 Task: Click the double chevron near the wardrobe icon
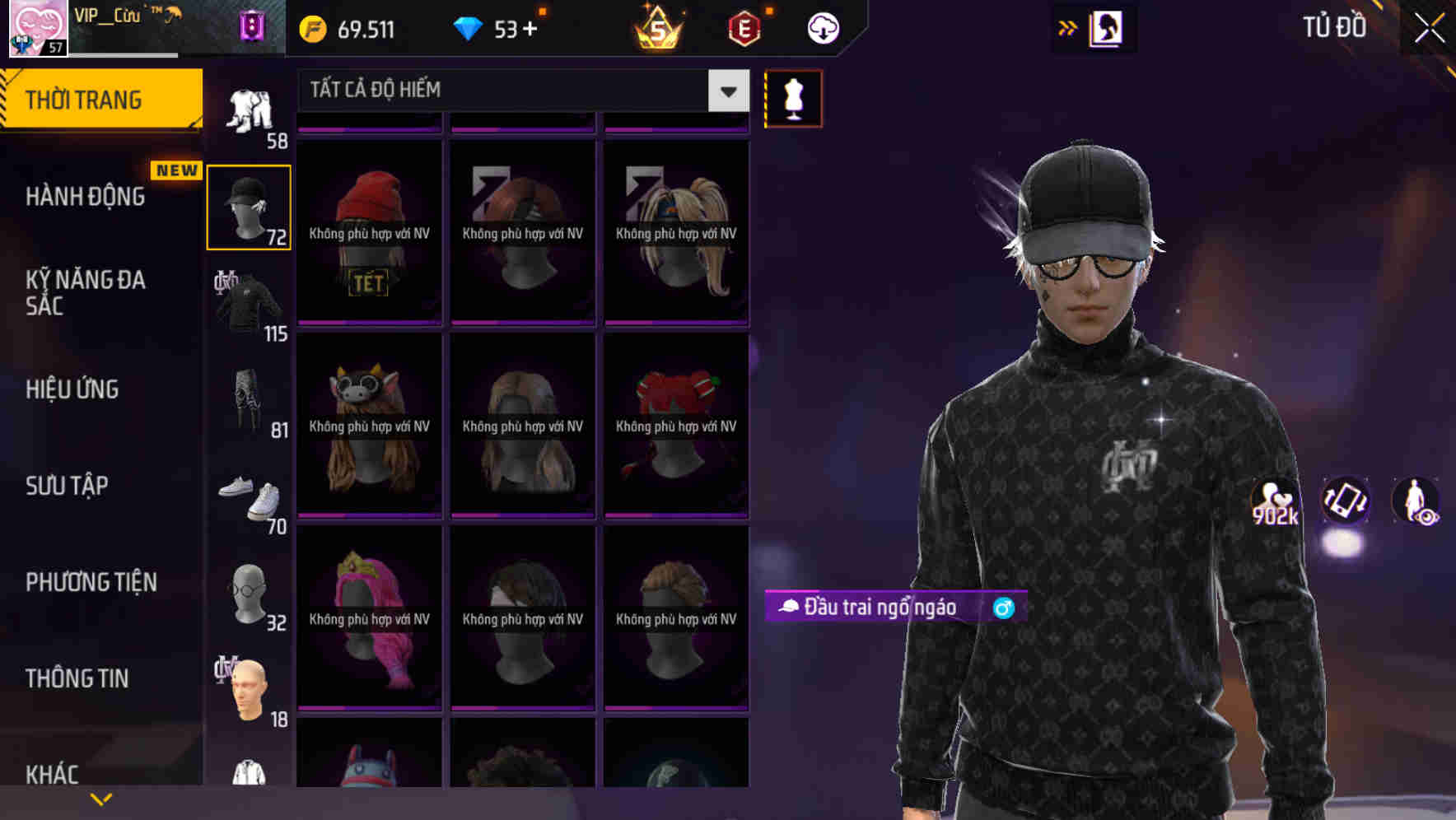point(1066,27)
